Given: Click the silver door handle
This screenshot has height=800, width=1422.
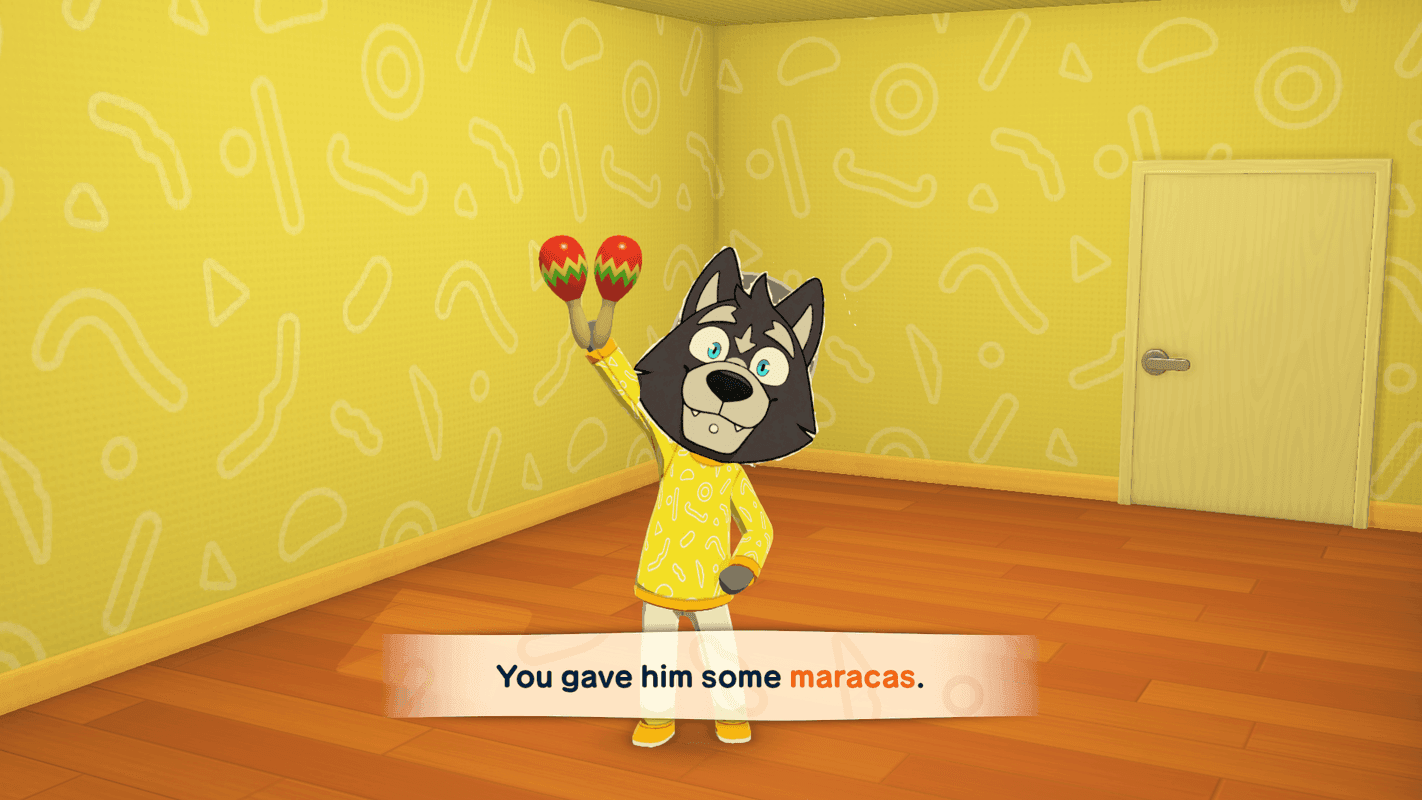Looking at the screenshot, I should point(1168,363).
